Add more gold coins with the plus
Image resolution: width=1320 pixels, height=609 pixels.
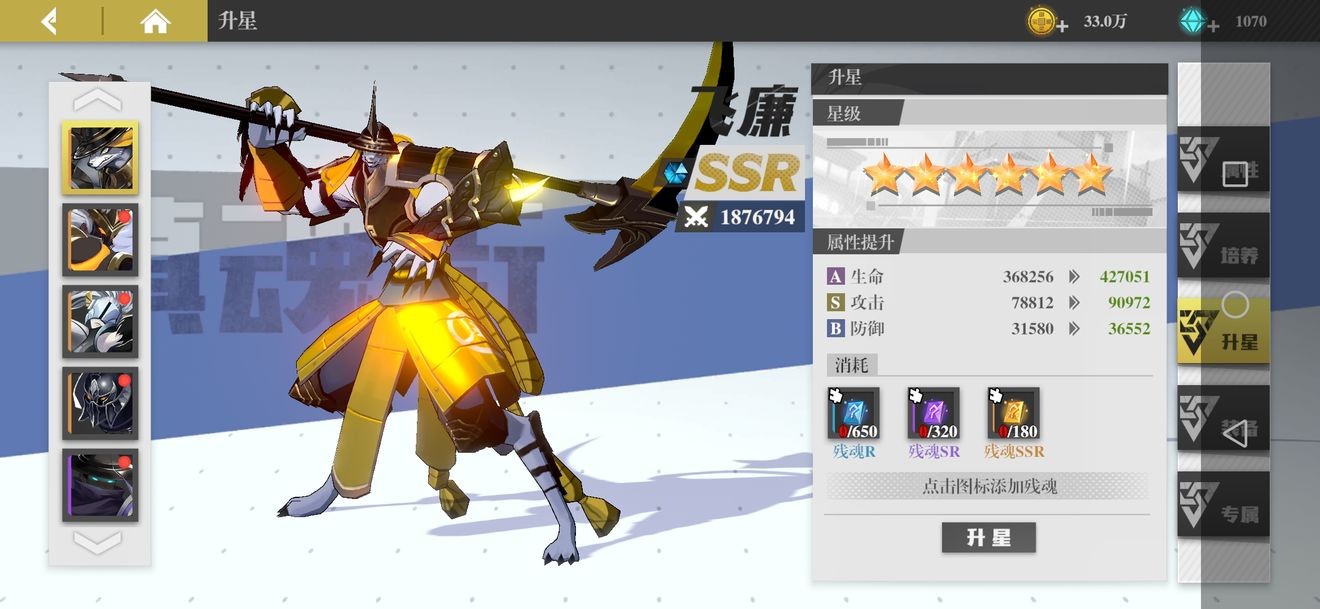[1061, 25]
